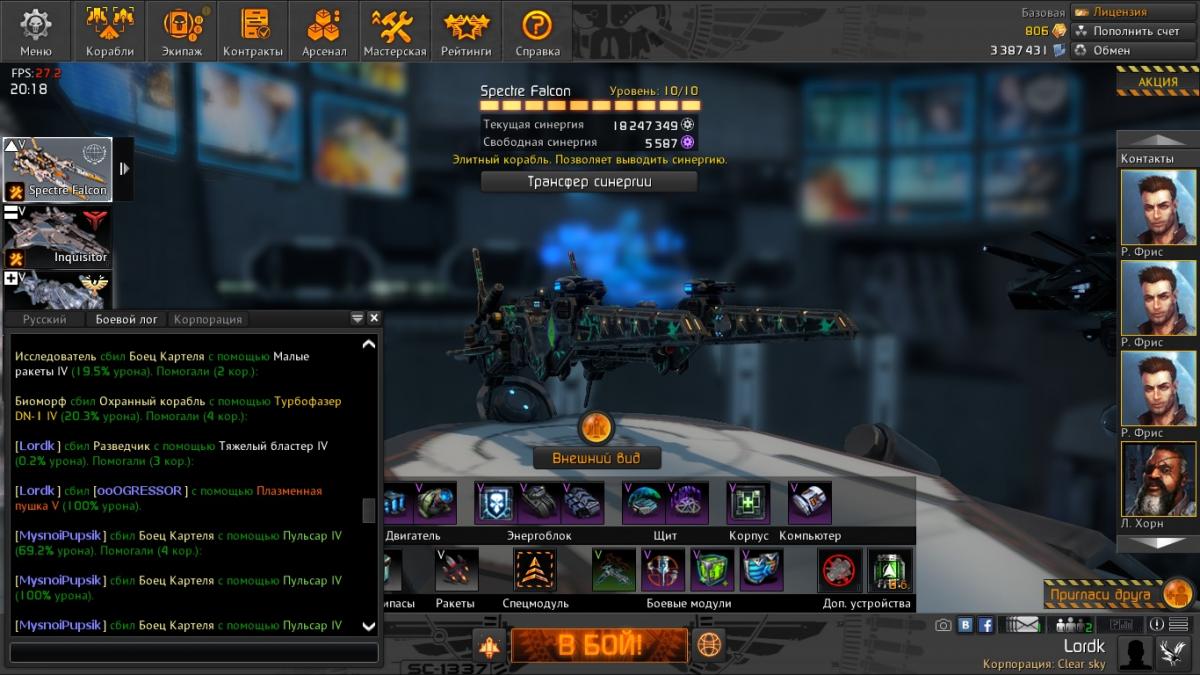
Task: Open the Корабли ships section
Action: tap(110, 31)
